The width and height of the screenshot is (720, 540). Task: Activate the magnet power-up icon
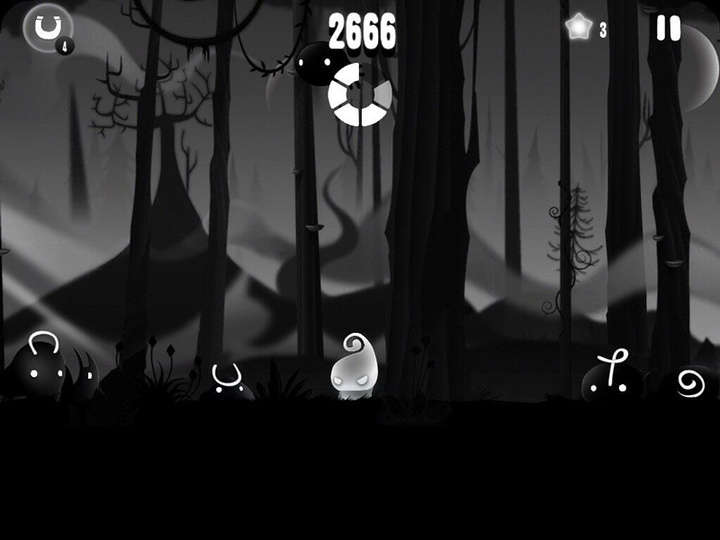tap(47, 27)
